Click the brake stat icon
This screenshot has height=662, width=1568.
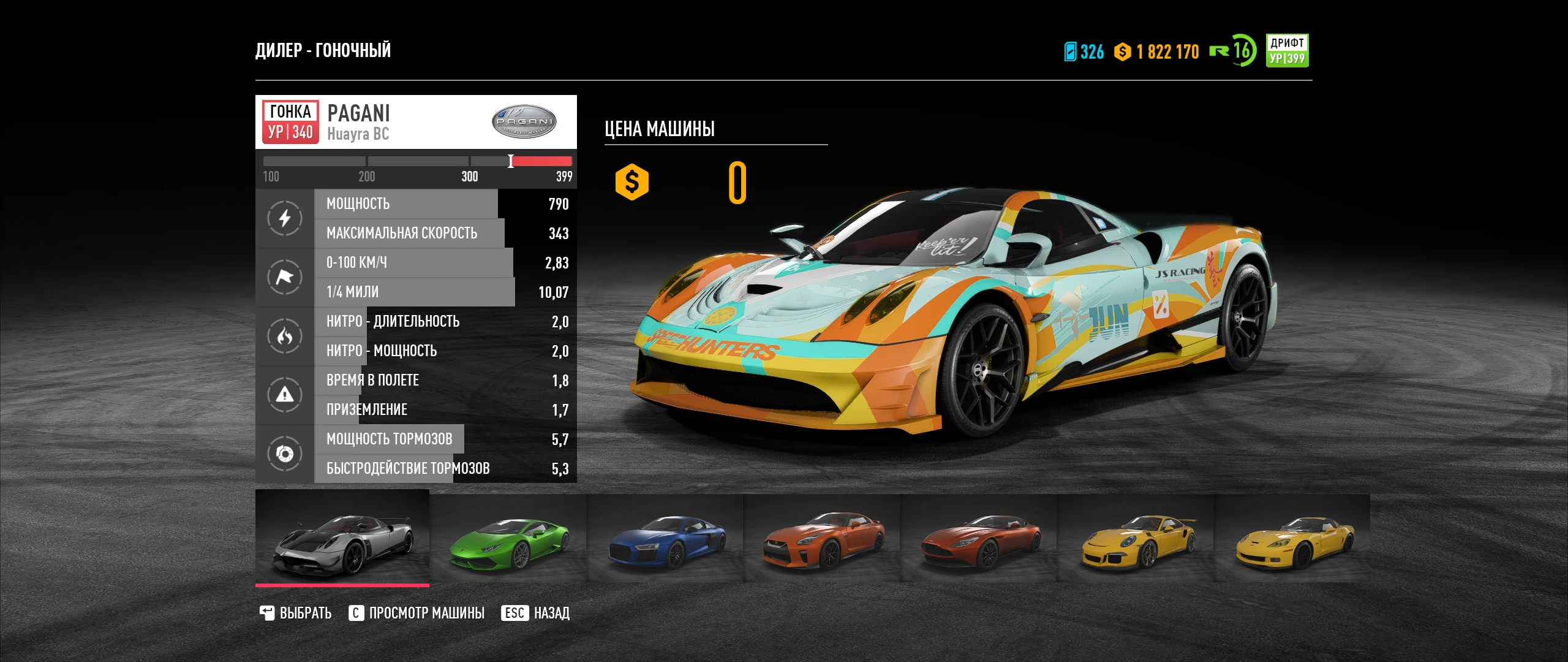point(284,454)
